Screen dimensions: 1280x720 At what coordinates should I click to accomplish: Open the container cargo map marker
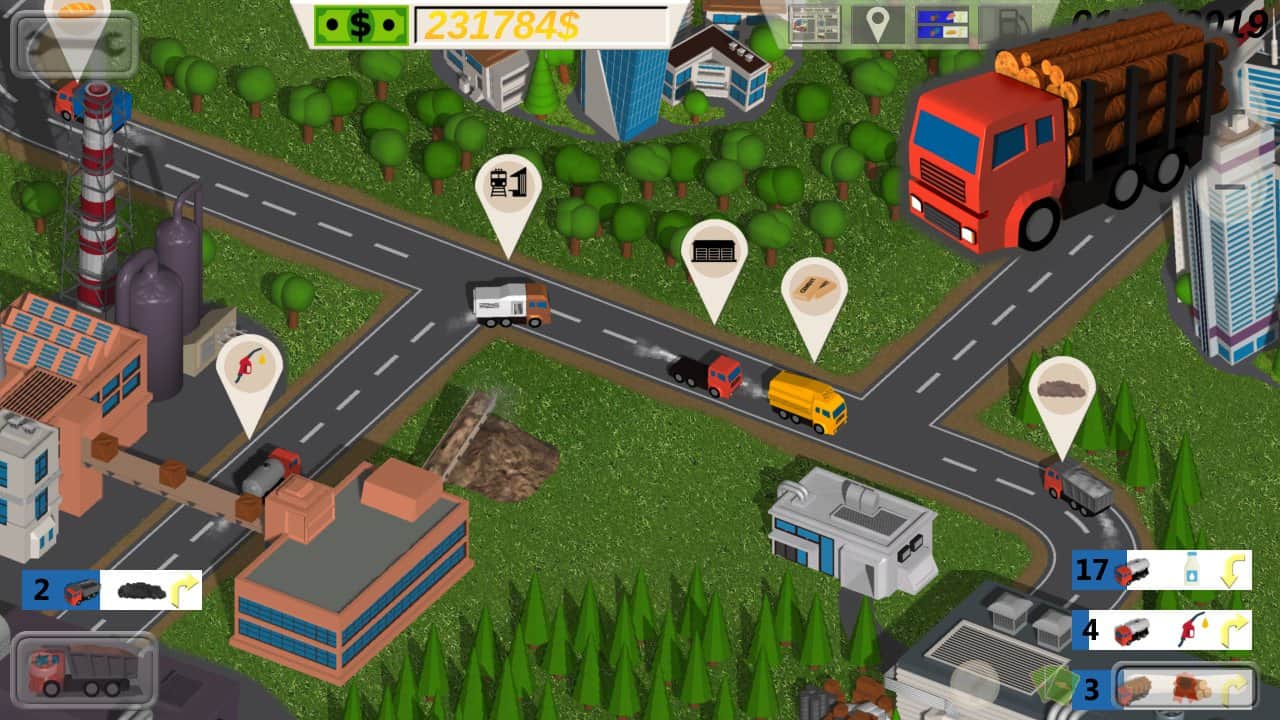[716, 252]
